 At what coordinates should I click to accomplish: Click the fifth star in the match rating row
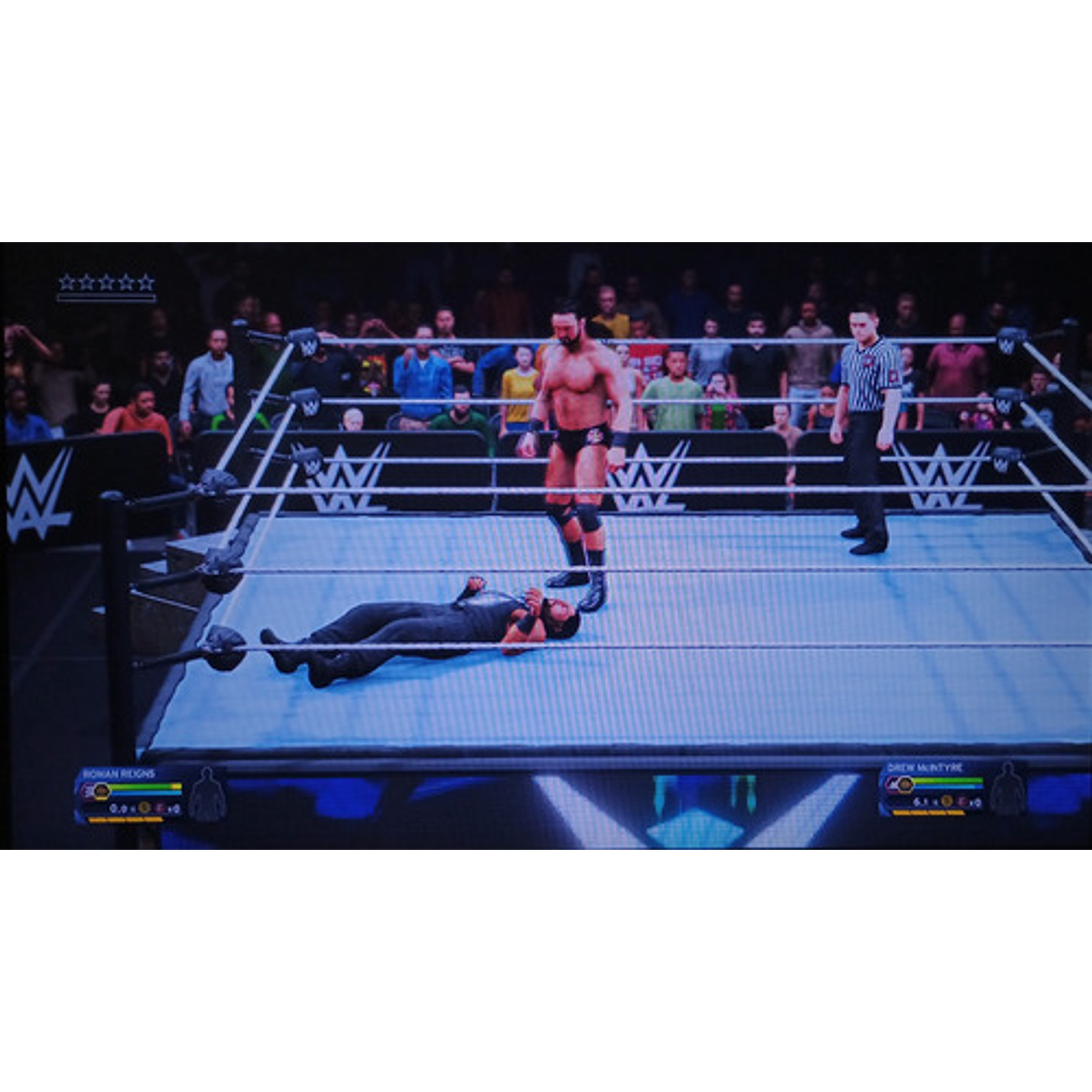coord(146,280)
